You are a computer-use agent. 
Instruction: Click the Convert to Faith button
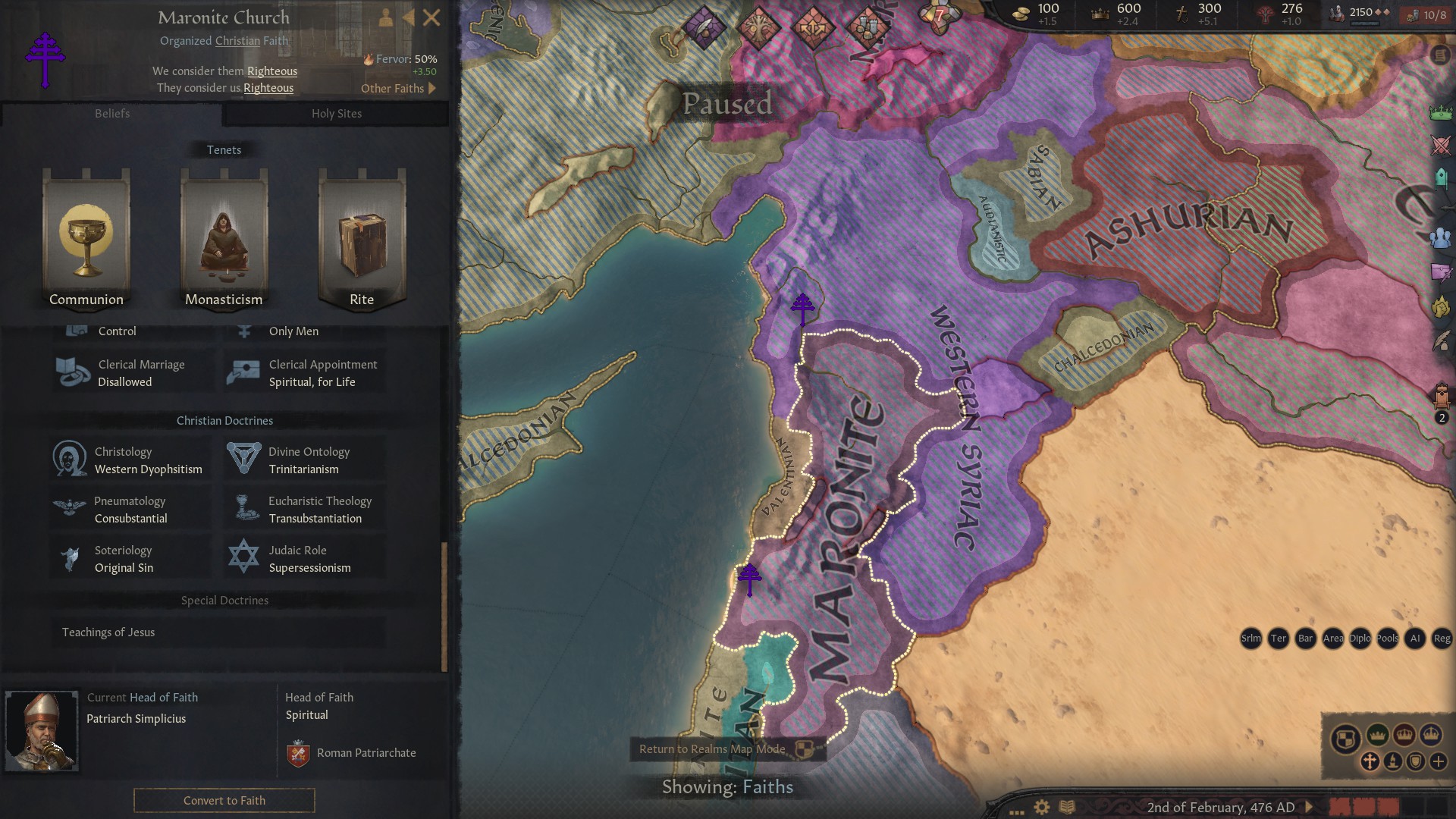click(224, 800)
